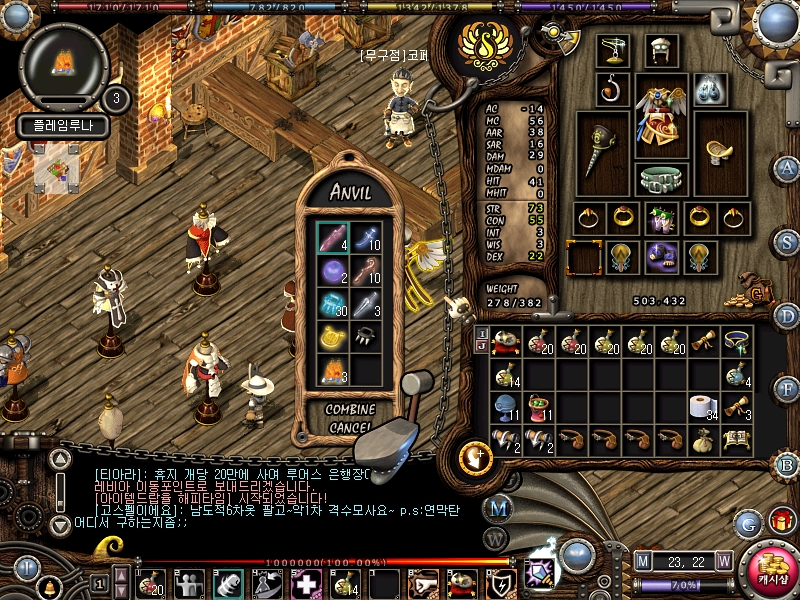The width and height of the screenshot is (800, 600).
Task: Select the purple orb in the Anvil
Action: 332,271
